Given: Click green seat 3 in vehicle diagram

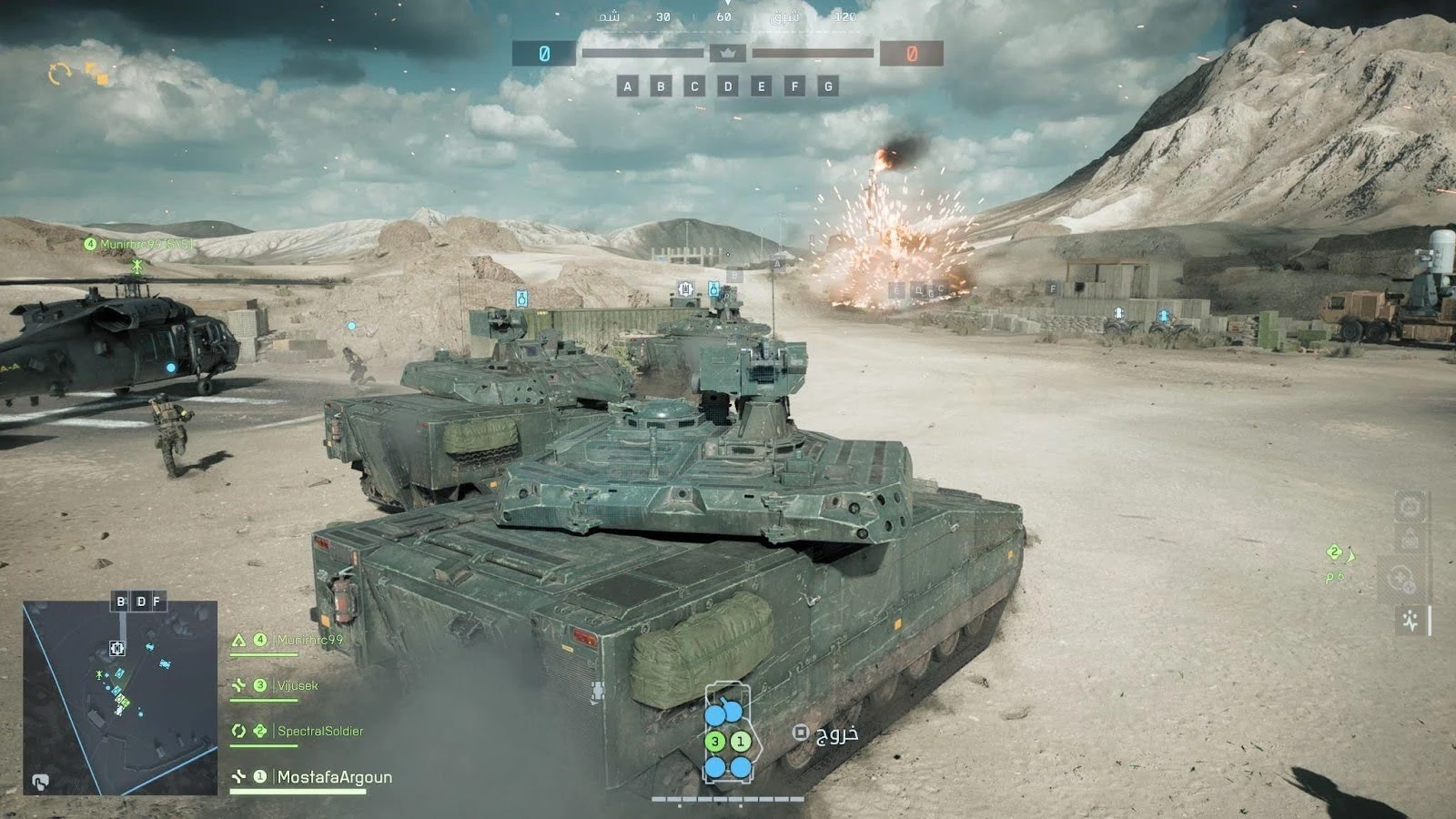Looking at the screenshot, I should click(715, 742).
